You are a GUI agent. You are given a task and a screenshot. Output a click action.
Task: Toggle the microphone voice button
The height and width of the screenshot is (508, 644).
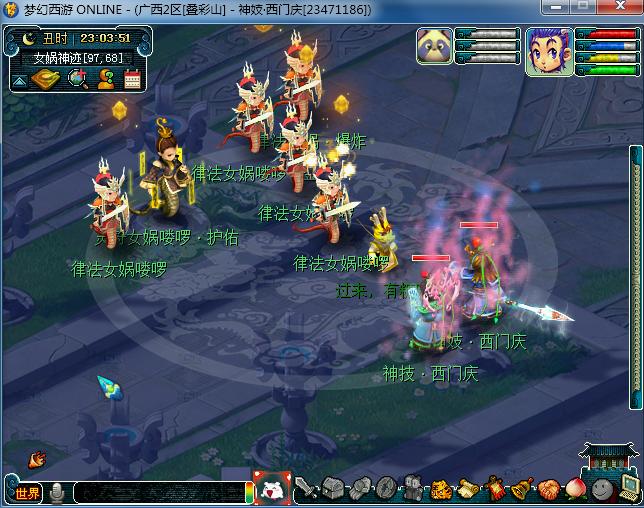[57, 492]
